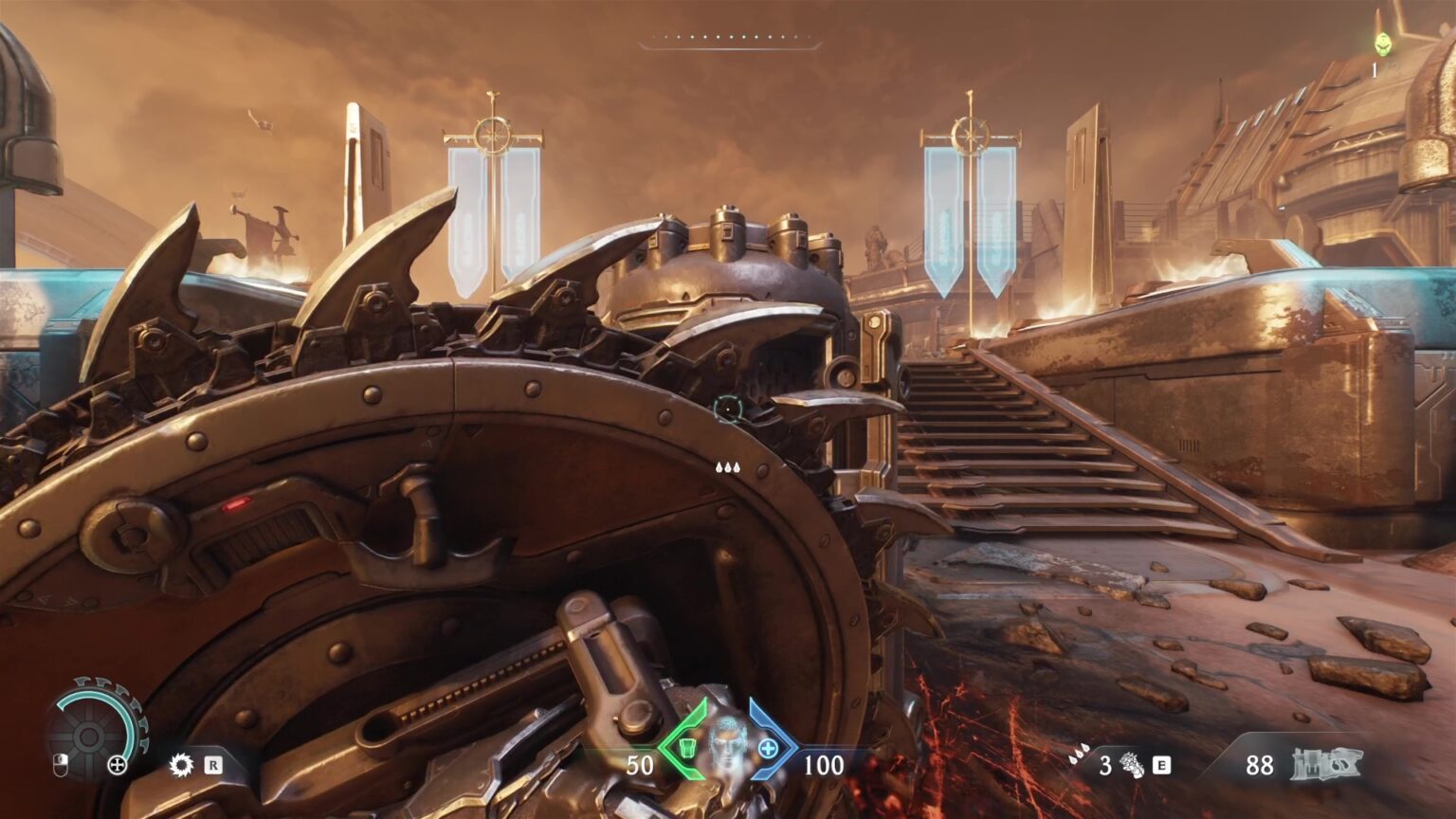Select the frag grenade icon

pos(1131,764)
